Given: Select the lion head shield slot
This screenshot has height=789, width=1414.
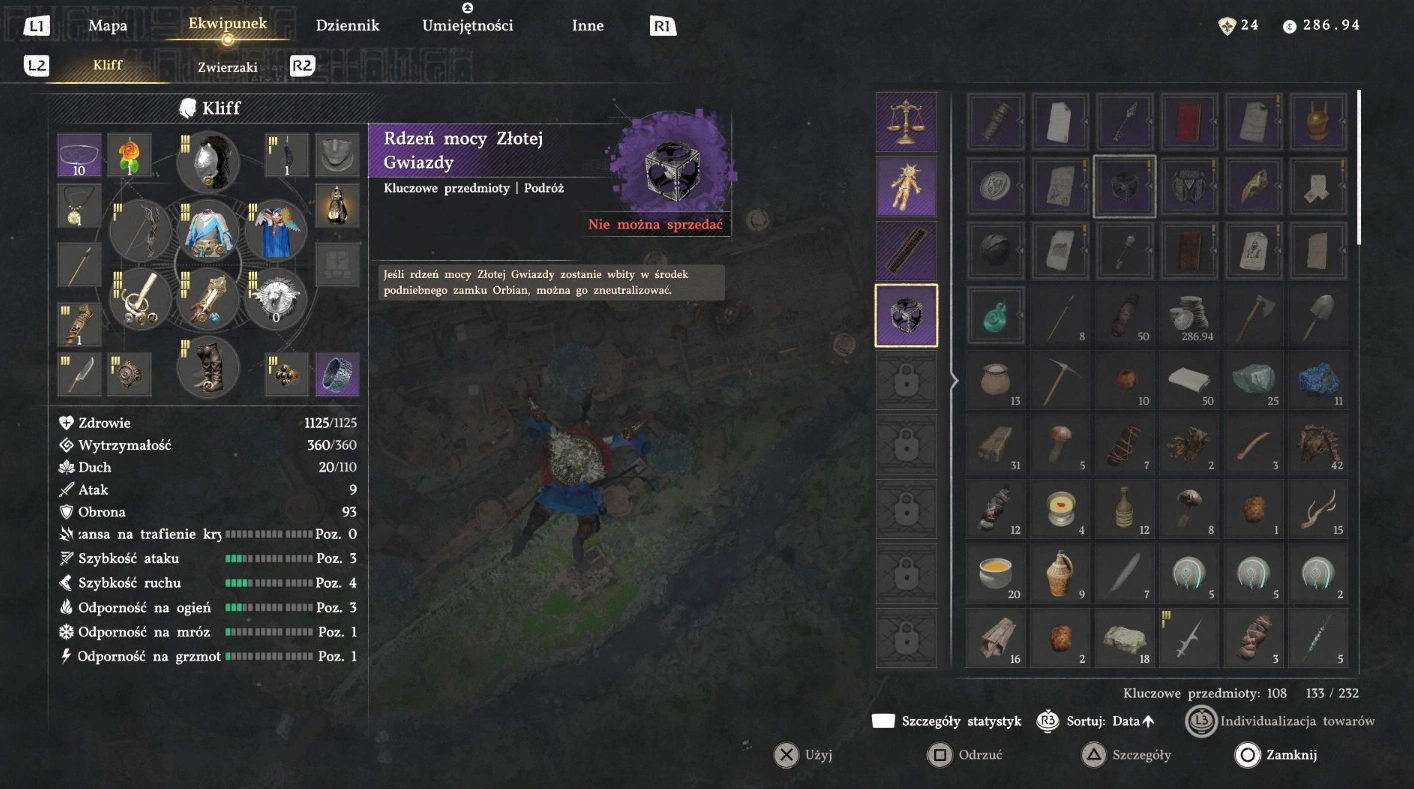Looking at the screenshot, I should 275,298.
